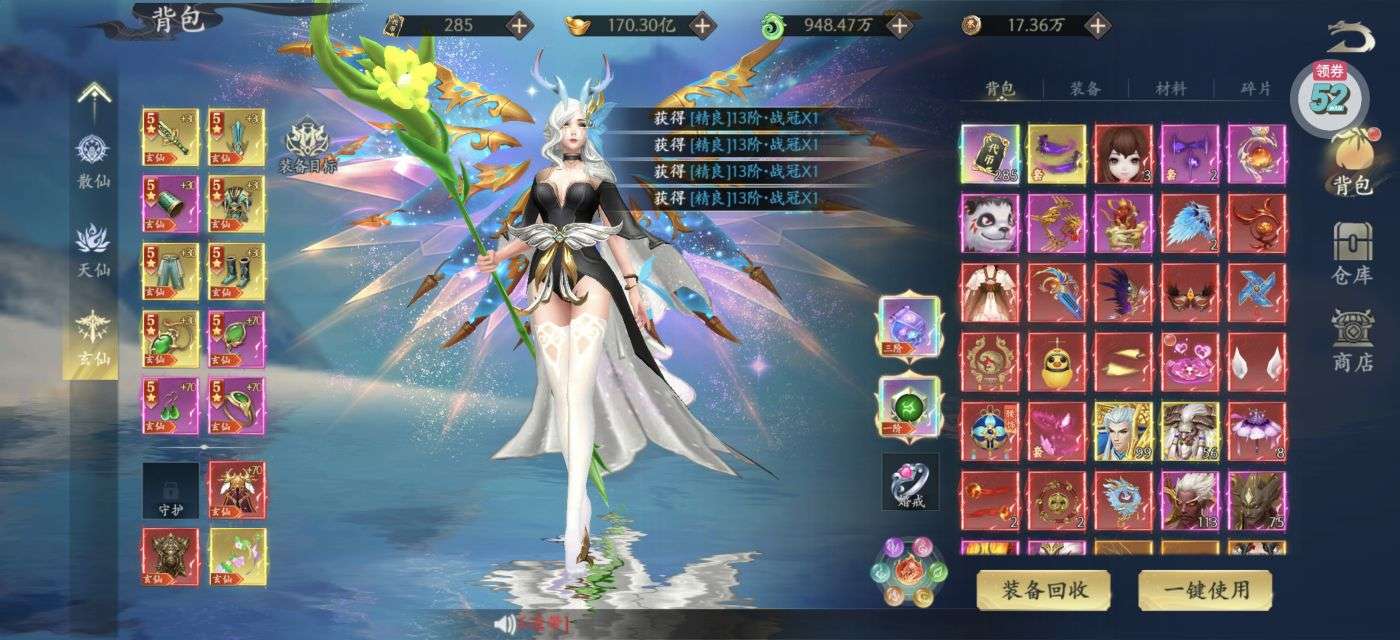
Task: Open the 材料 tab
Action: tap(1170, 89)
